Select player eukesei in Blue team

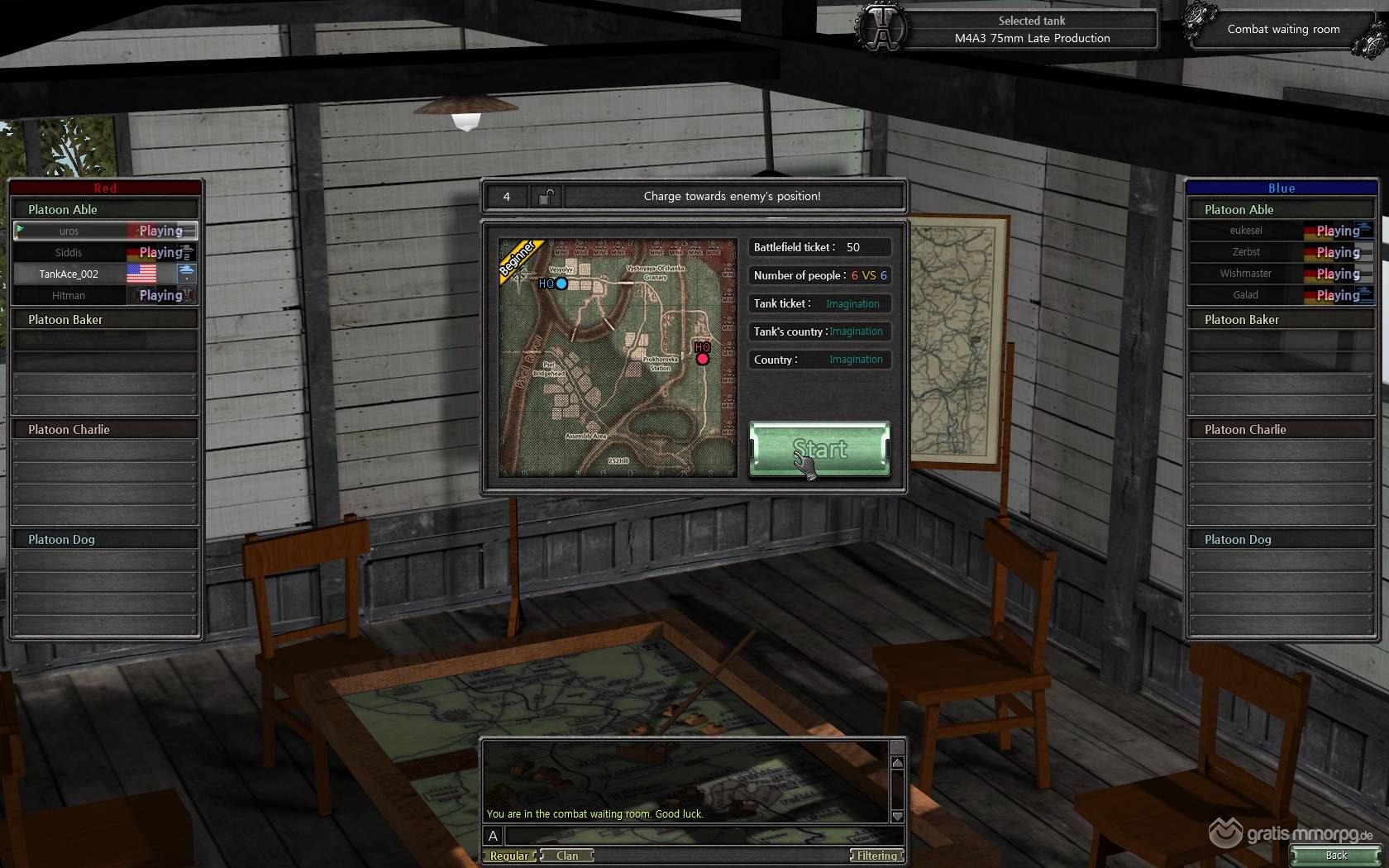click(1246, 231)
